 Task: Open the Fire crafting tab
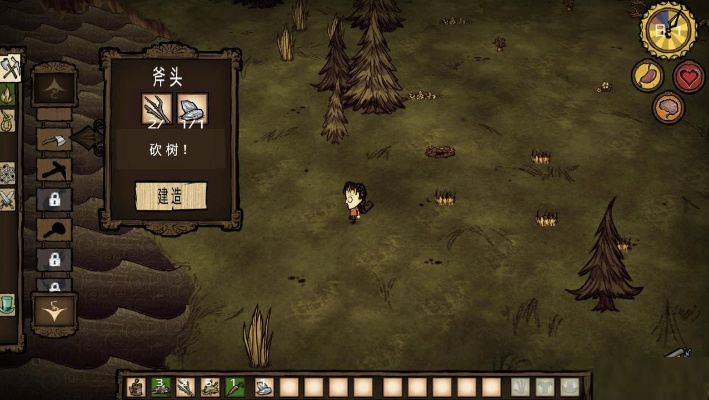click(x=7, y=95)
